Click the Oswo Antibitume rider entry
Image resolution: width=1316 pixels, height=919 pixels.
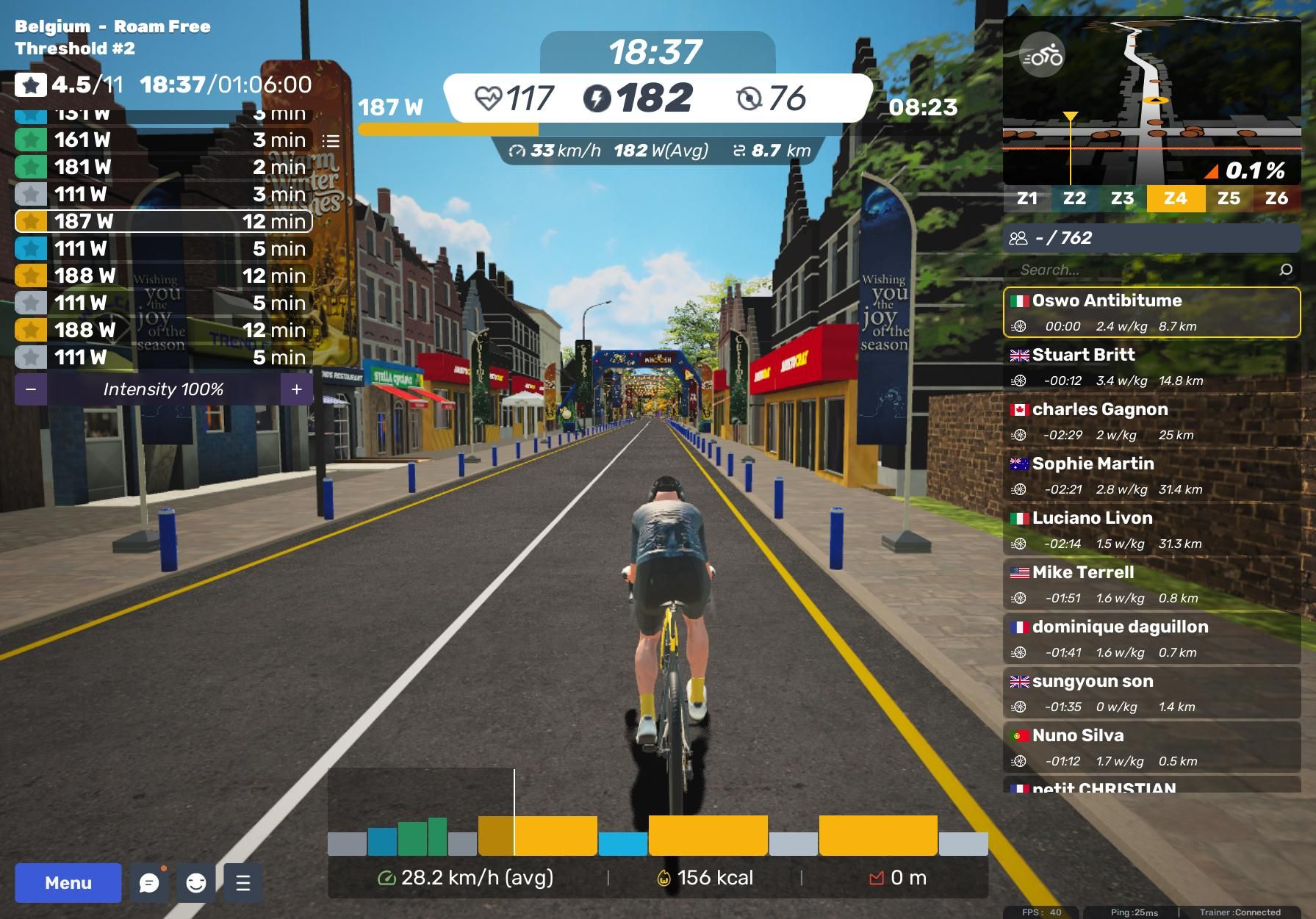tap(1151, 312)
